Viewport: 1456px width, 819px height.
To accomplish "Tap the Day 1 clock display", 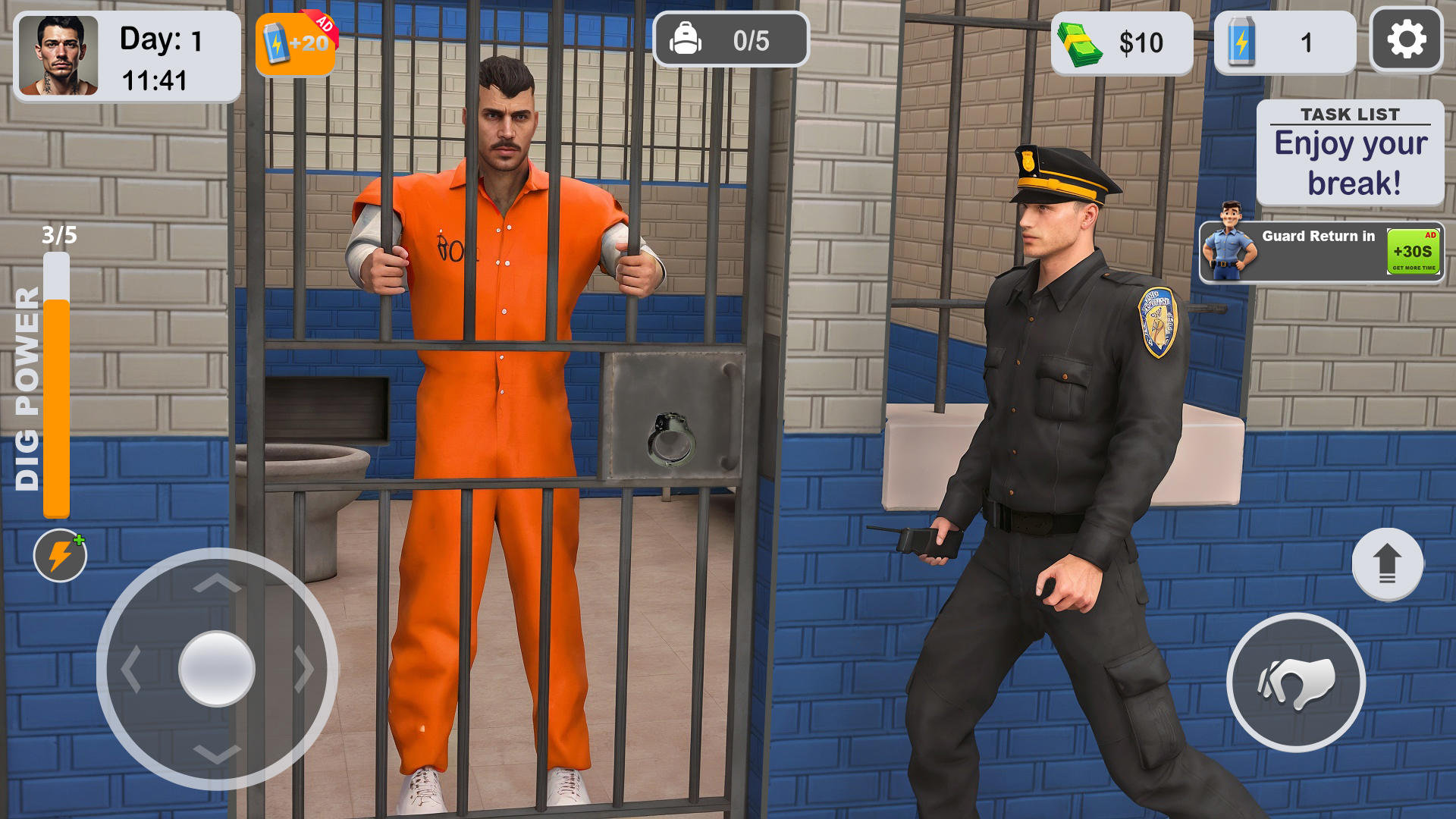I will click(159, 57).
